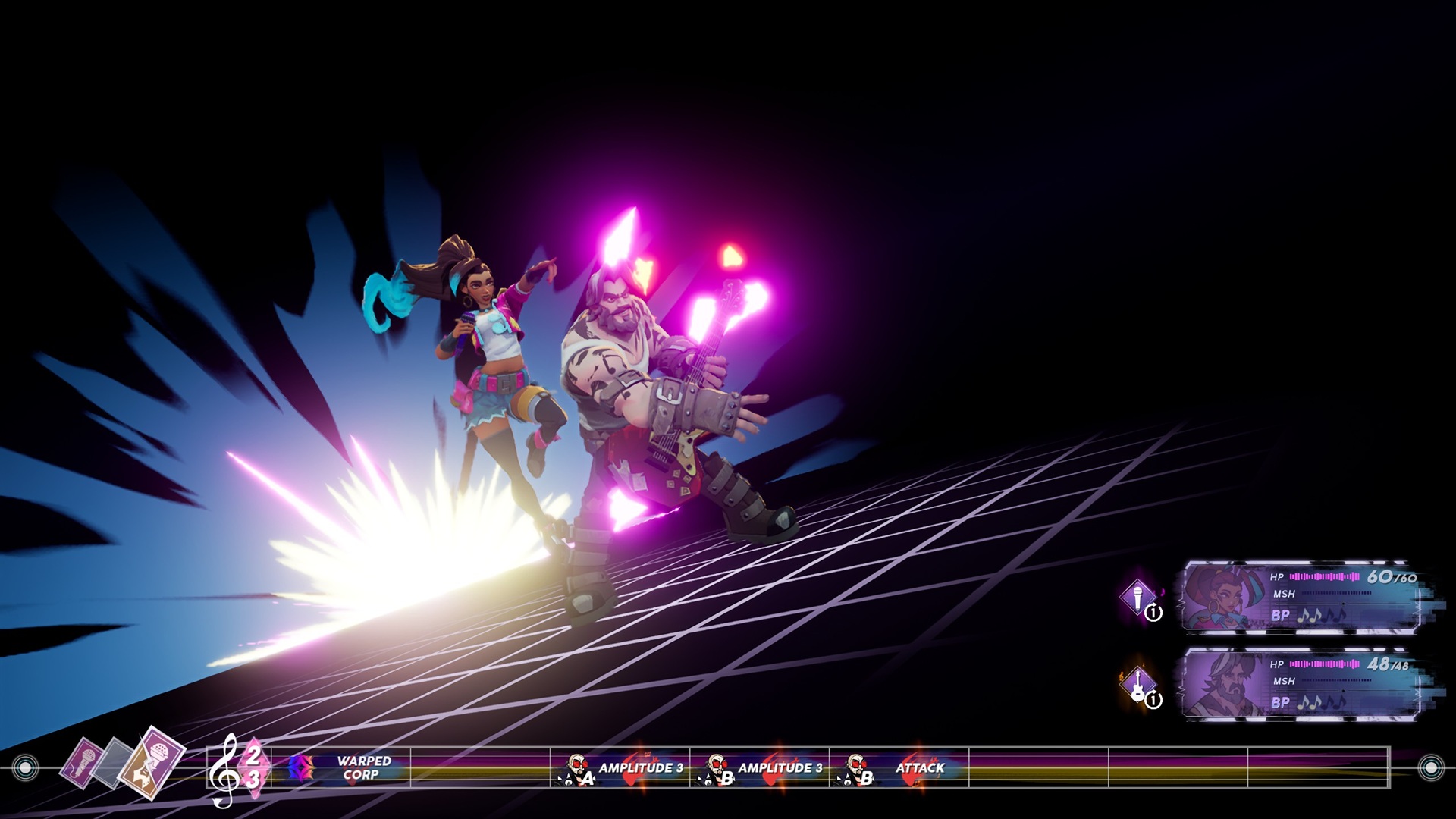1456x819 pixels.
Task: Select enemy A's Amplitude 3 timeline action
Action: click(x=620, y=768)
